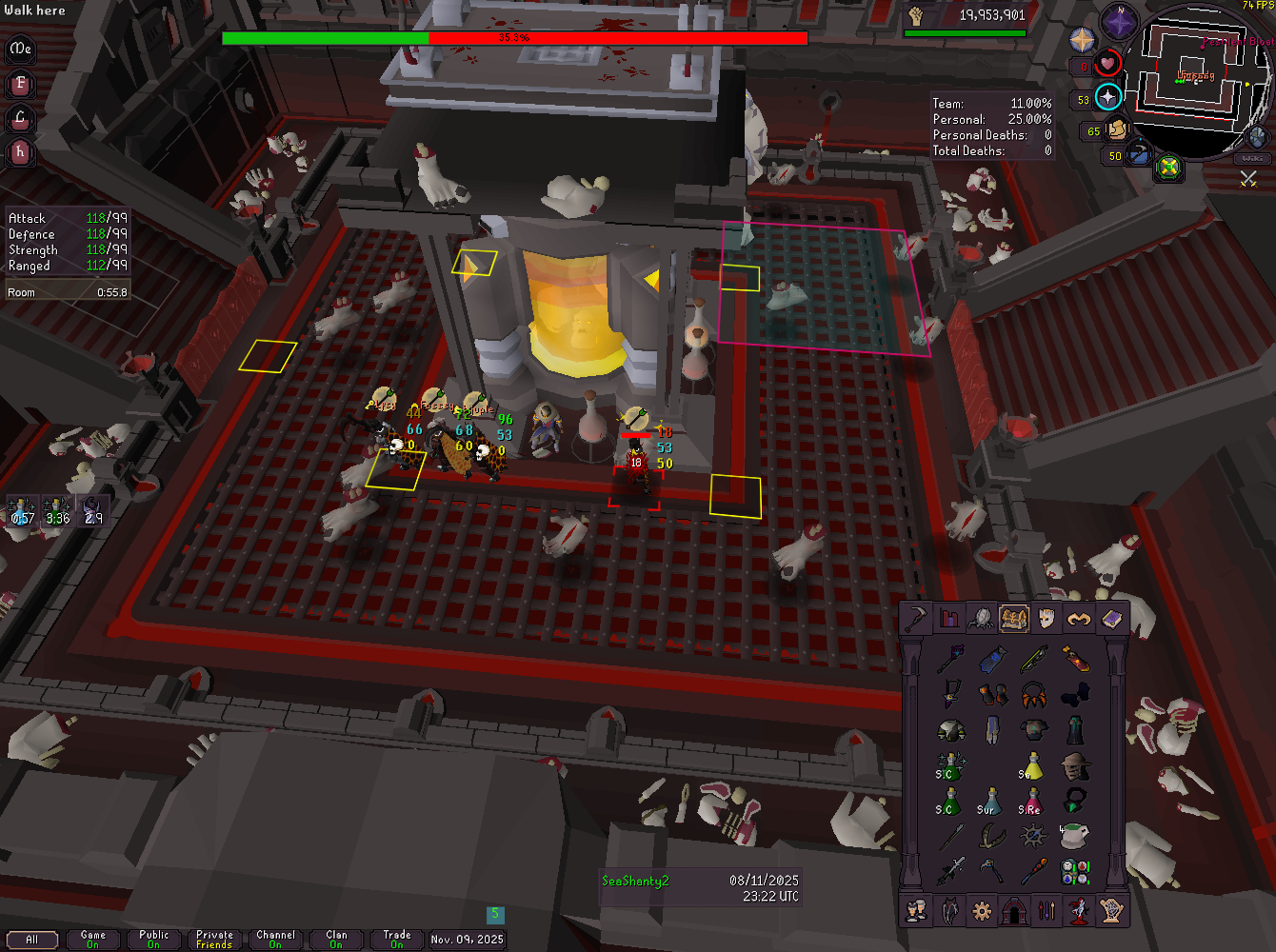The width and height of the screenshot is (1276, 952).
Task: Toggle quick prayers with the prayer orb
Action: click(1107, 97)
